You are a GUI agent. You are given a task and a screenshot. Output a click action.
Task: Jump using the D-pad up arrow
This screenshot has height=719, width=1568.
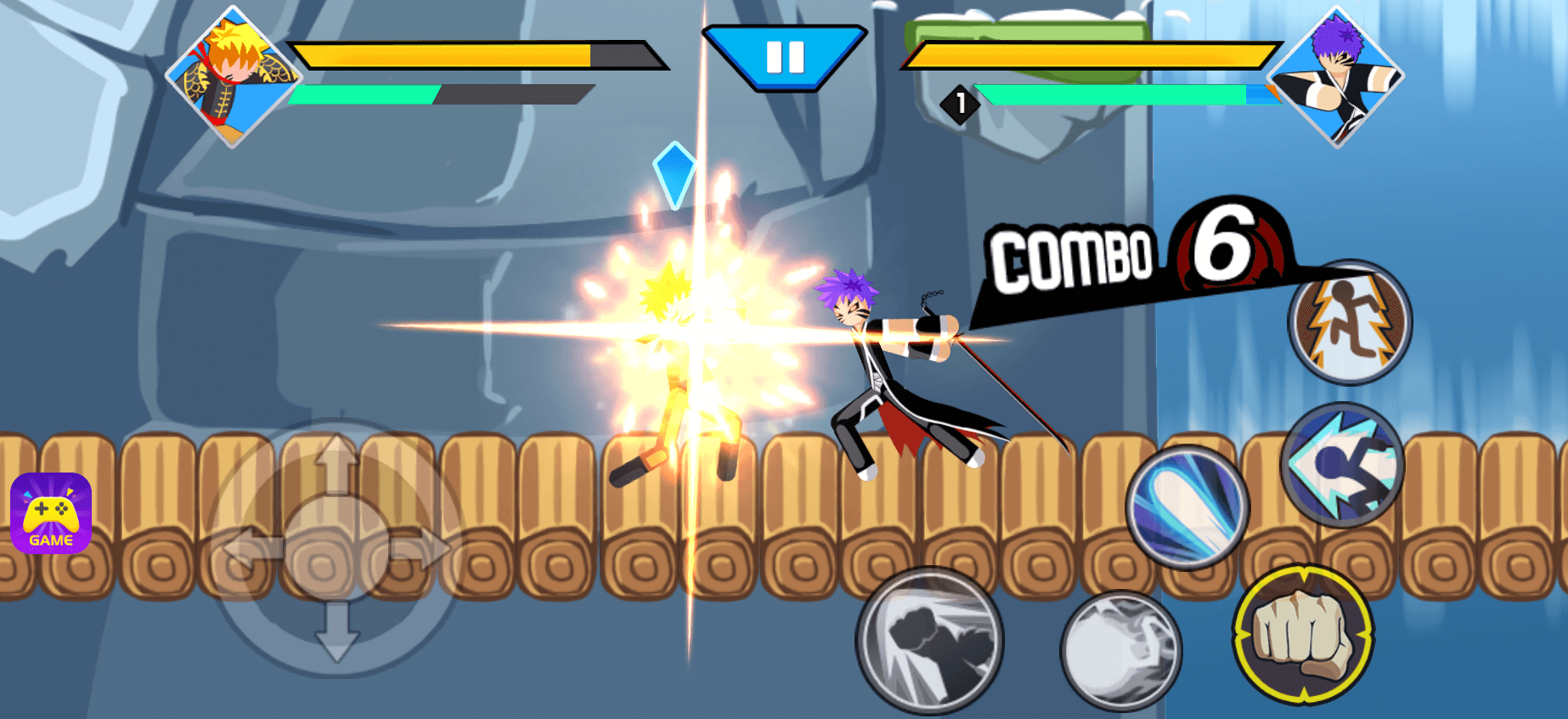pos(336,464)
